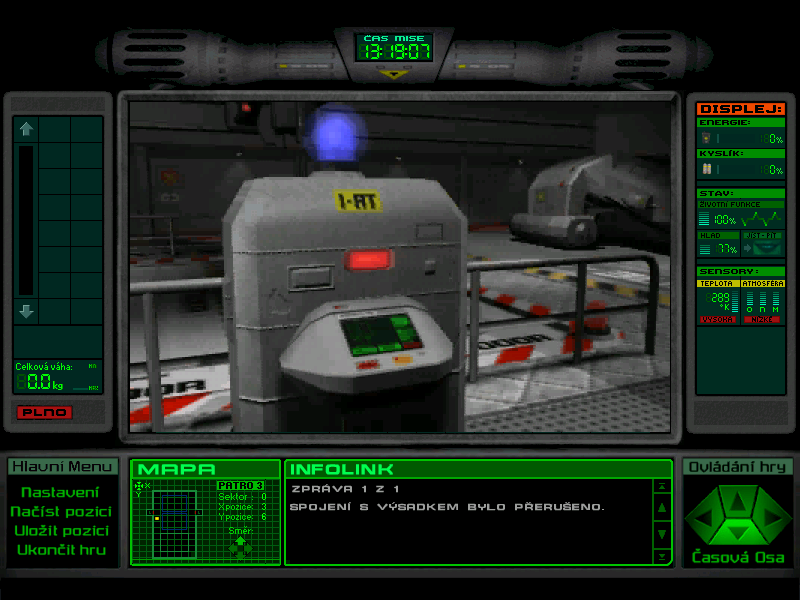Select the oxygen tank icon under Kyslík
This screenshot has height=600, width=800.
click(x=705, y=169)
